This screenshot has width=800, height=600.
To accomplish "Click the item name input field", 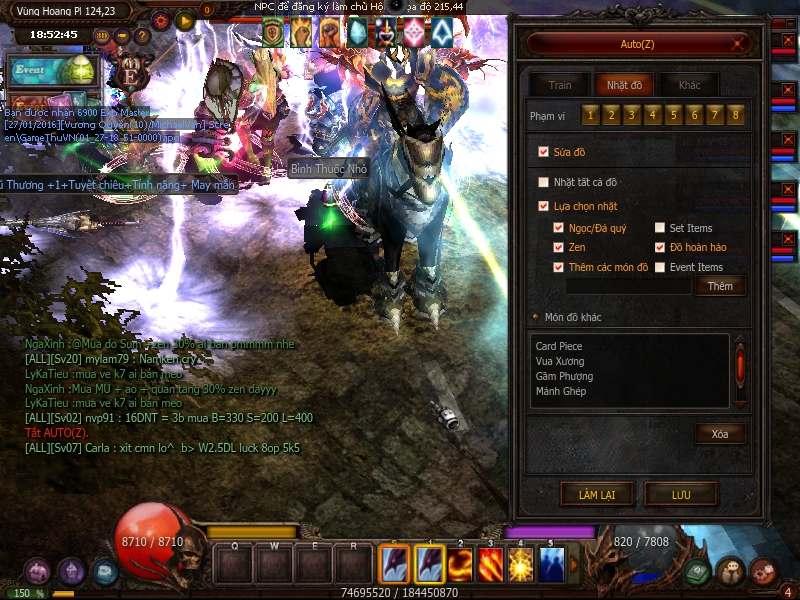I will point(628,286).
